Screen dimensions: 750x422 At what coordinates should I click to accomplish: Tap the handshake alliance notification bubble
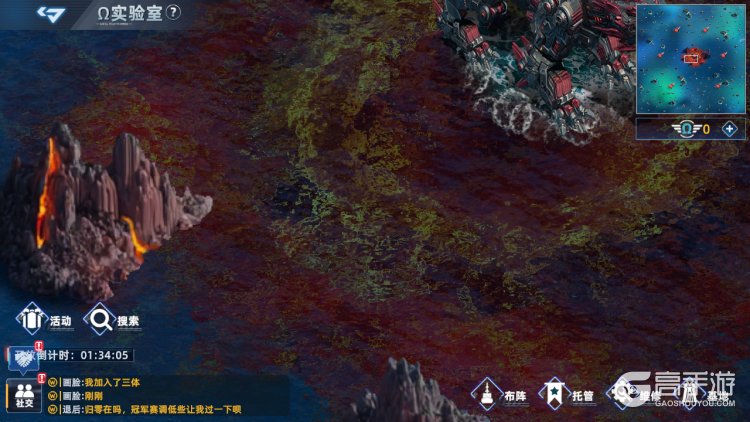pos(22,358)
